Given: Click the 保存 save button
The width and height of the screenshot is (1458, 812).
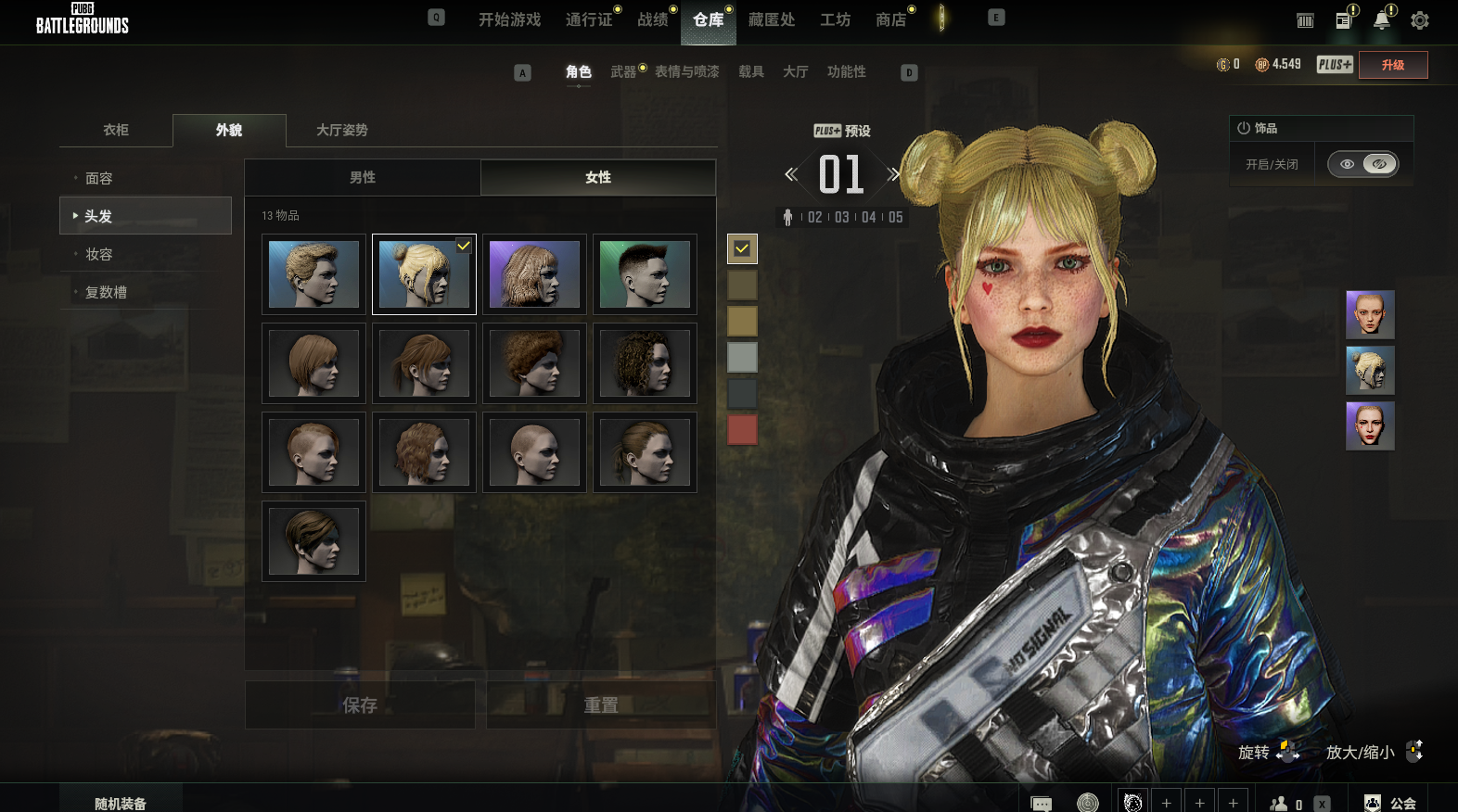Looking at the screenshot, I should point(360,705).
